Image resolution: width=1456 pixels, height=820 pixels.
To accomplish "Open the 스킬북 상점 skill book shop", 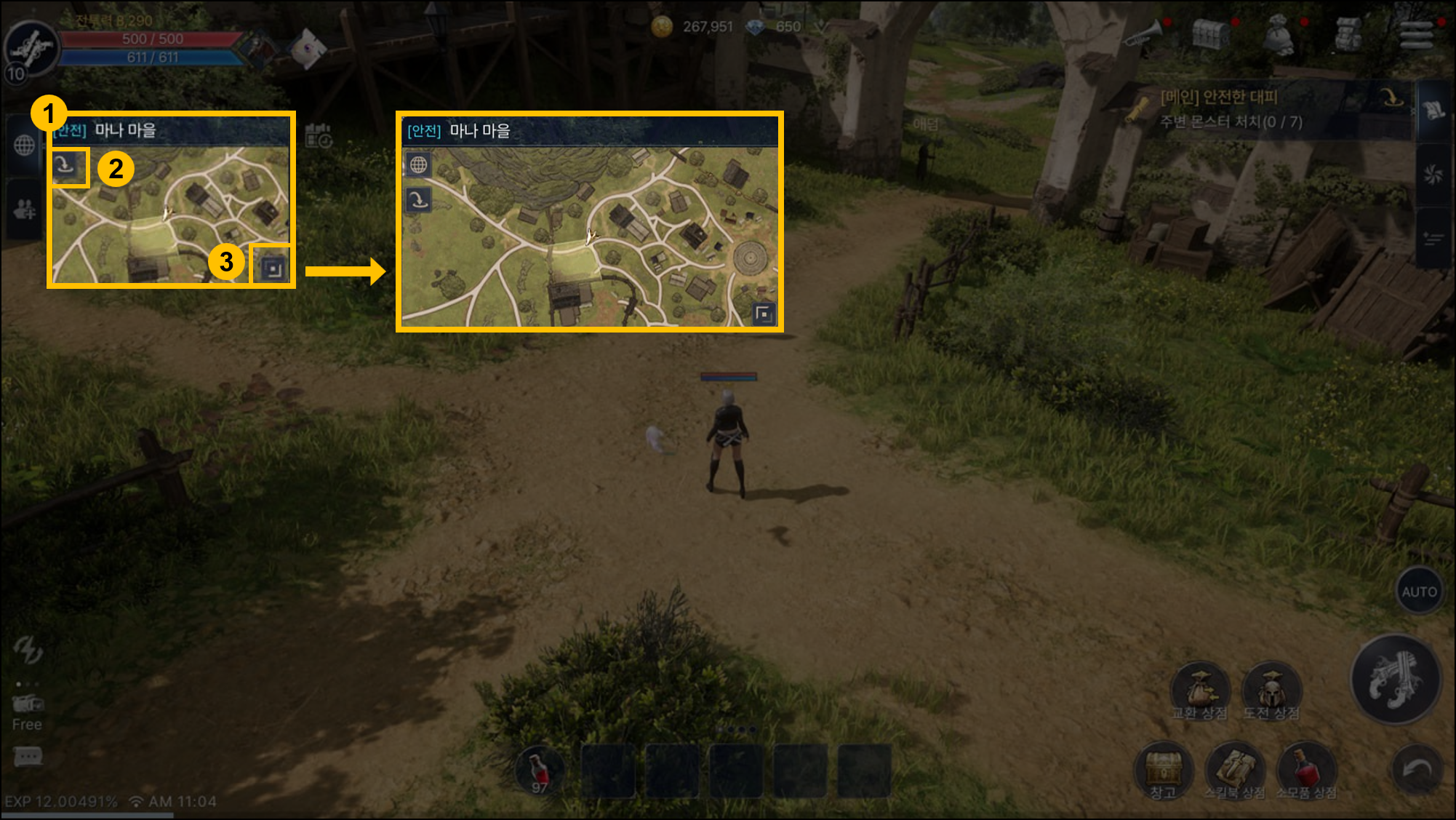I will 1234,770.
